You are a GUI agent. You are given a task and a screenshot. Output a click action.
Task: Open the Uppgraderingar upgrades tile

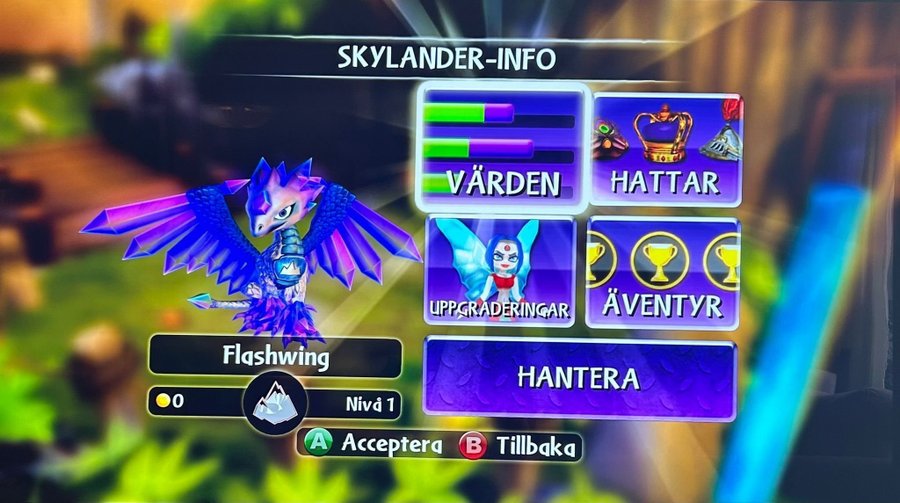[501, 271]
